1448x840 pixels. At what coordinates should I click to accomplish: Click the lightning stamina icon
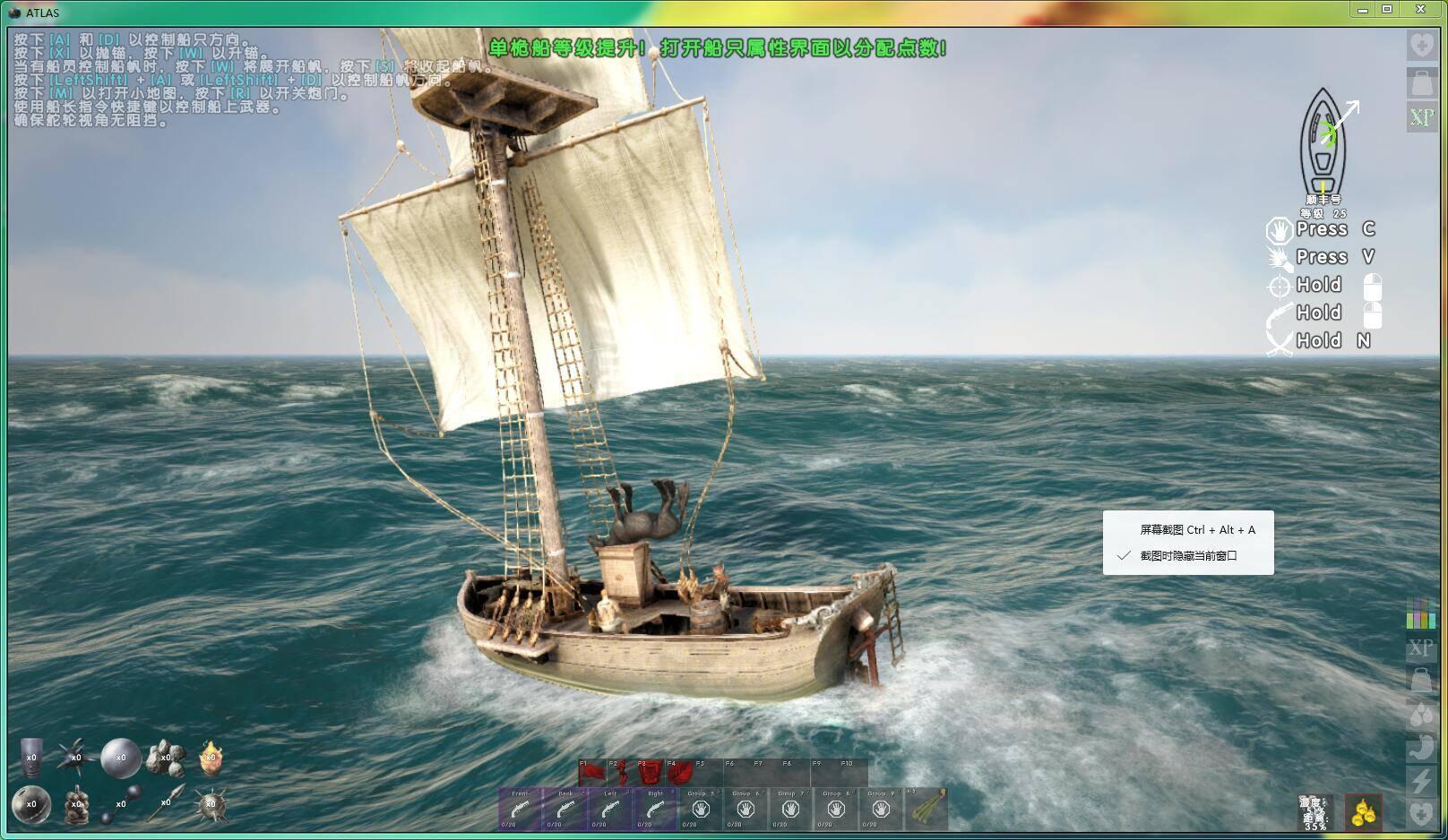pos(1421,780)
